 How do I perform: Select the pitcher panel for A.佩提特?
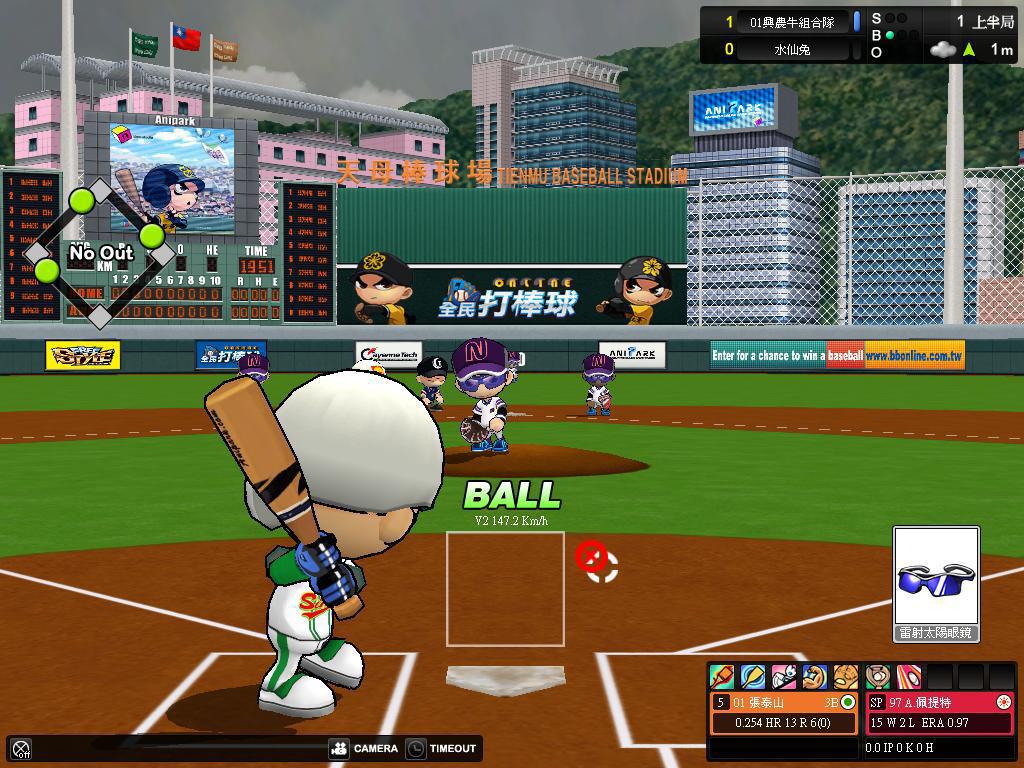coord(940,712)
